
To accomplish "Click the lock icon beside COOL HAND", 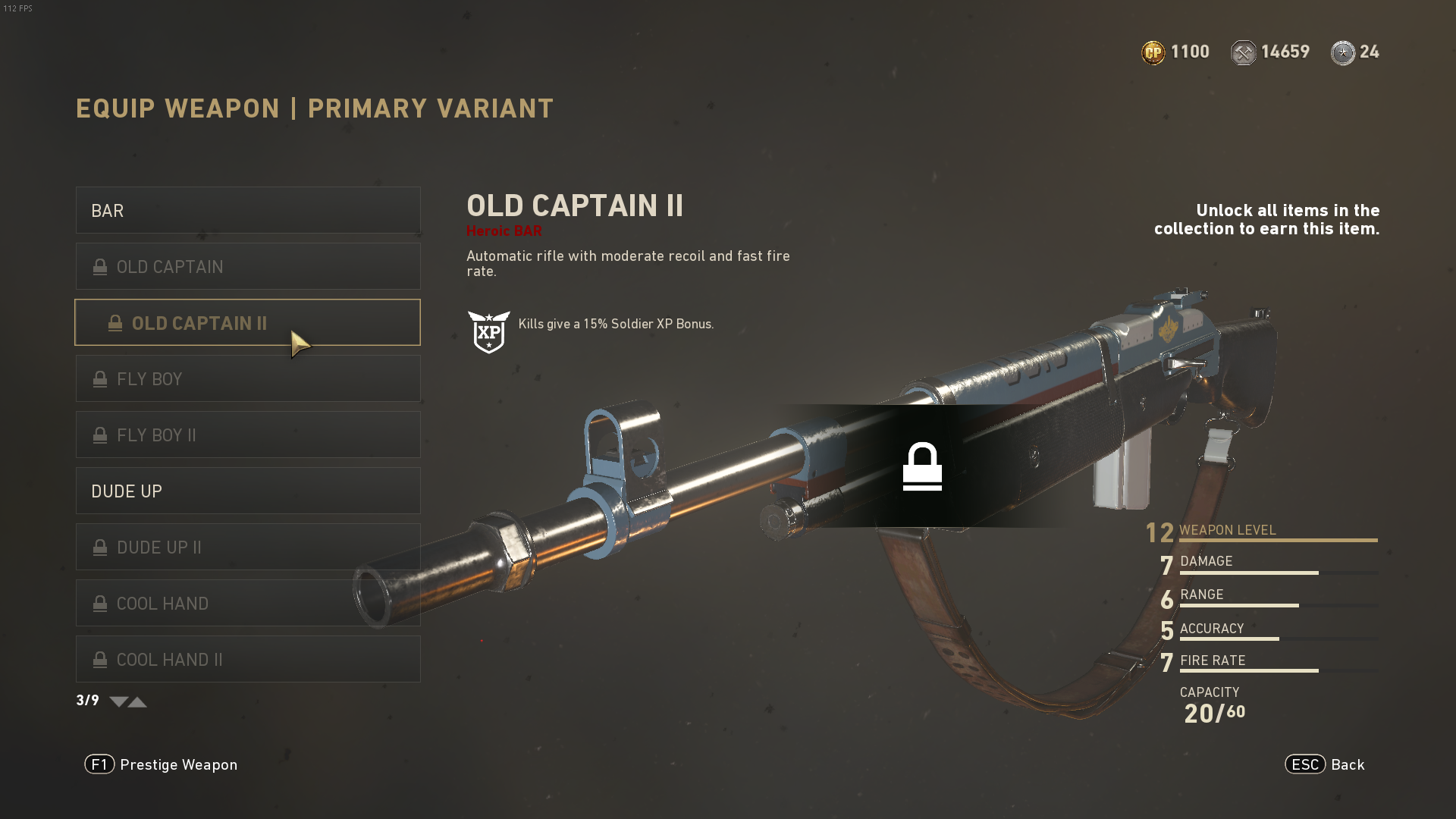I will 99,603.
